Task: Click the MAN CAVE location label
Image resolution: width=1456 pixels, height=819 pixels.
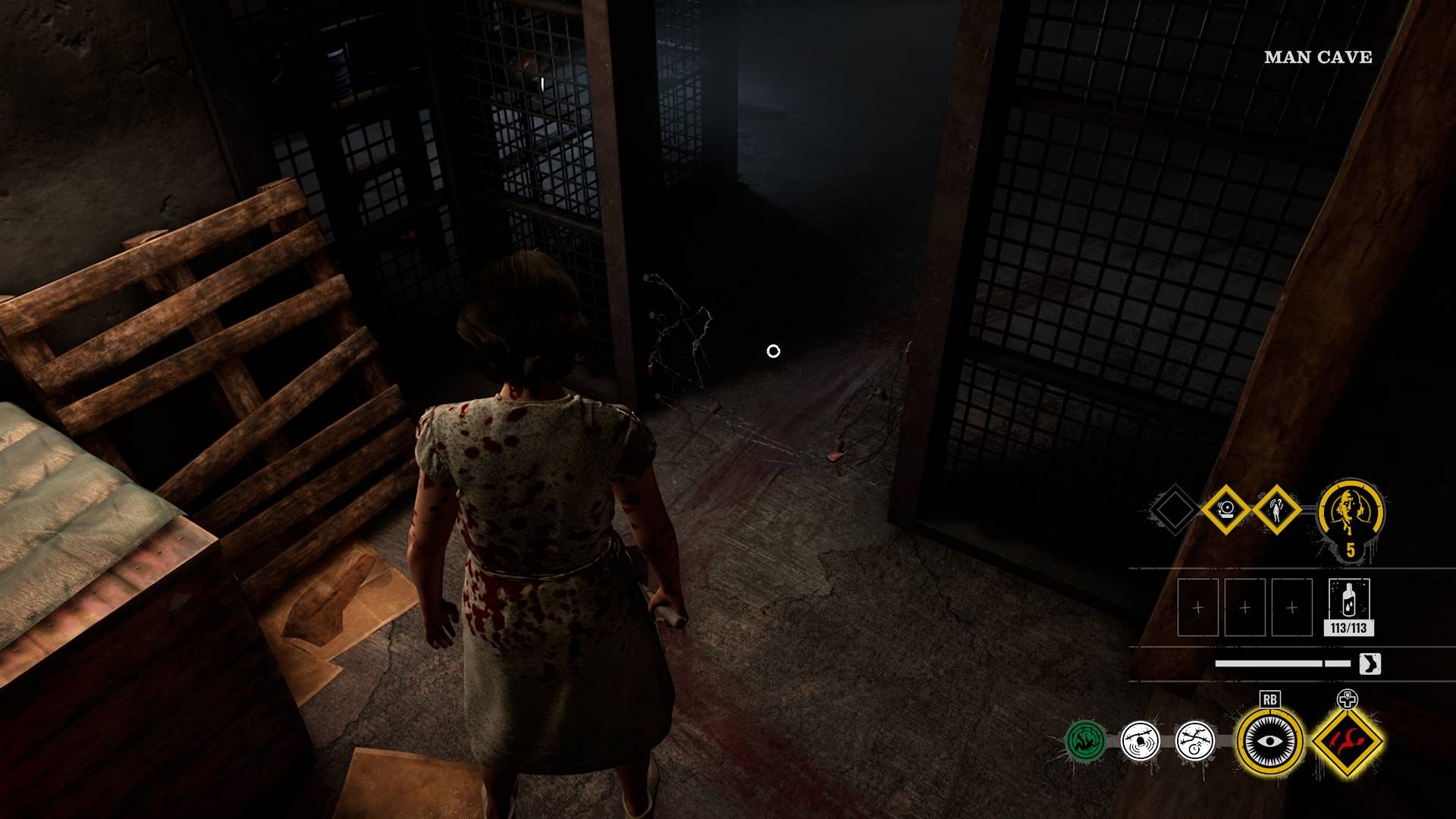Action: [1317, 56]
